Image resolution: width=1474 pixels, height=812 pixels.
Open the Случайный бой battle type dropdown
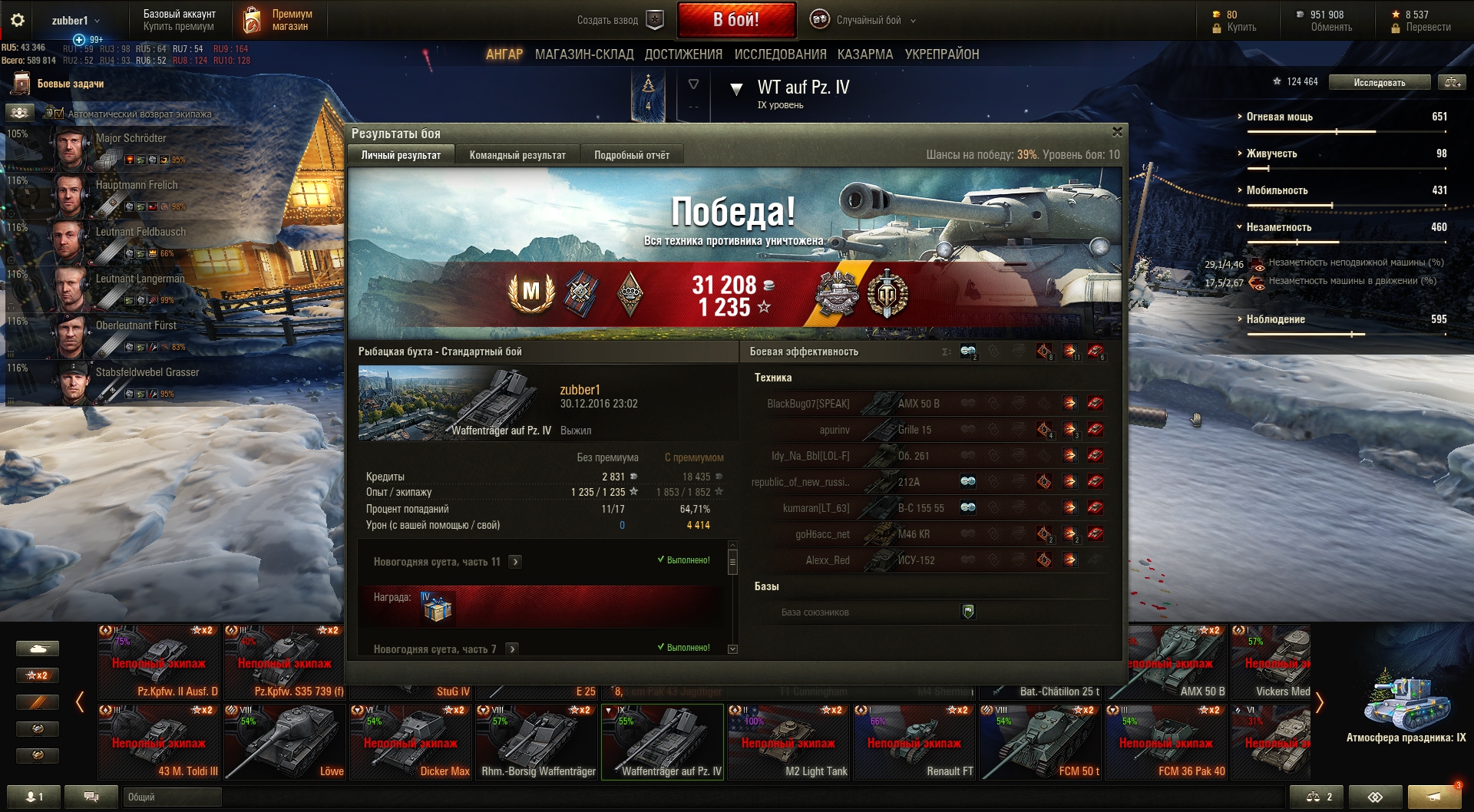pyautogui.click(x=868, y=21)
